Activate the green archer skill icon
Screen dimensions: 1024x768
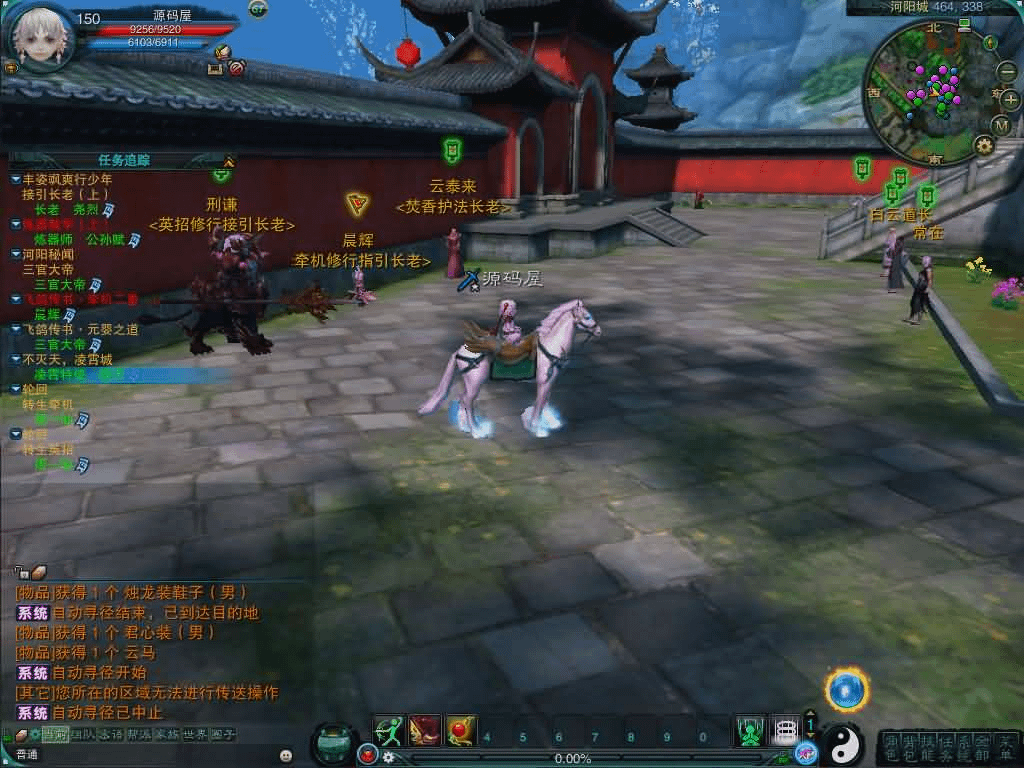[389, 731]
